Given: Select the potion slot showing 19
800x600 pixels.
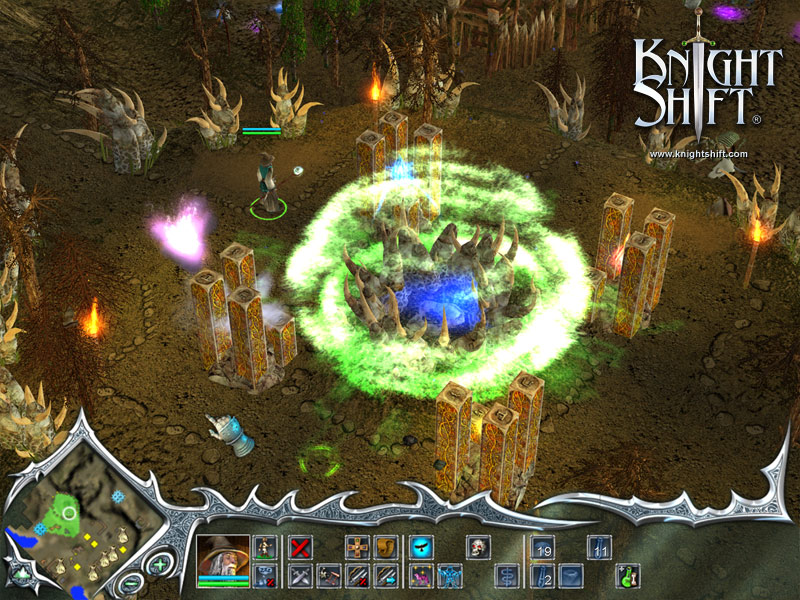Looking at the screenshot, I should click(542, 547).
